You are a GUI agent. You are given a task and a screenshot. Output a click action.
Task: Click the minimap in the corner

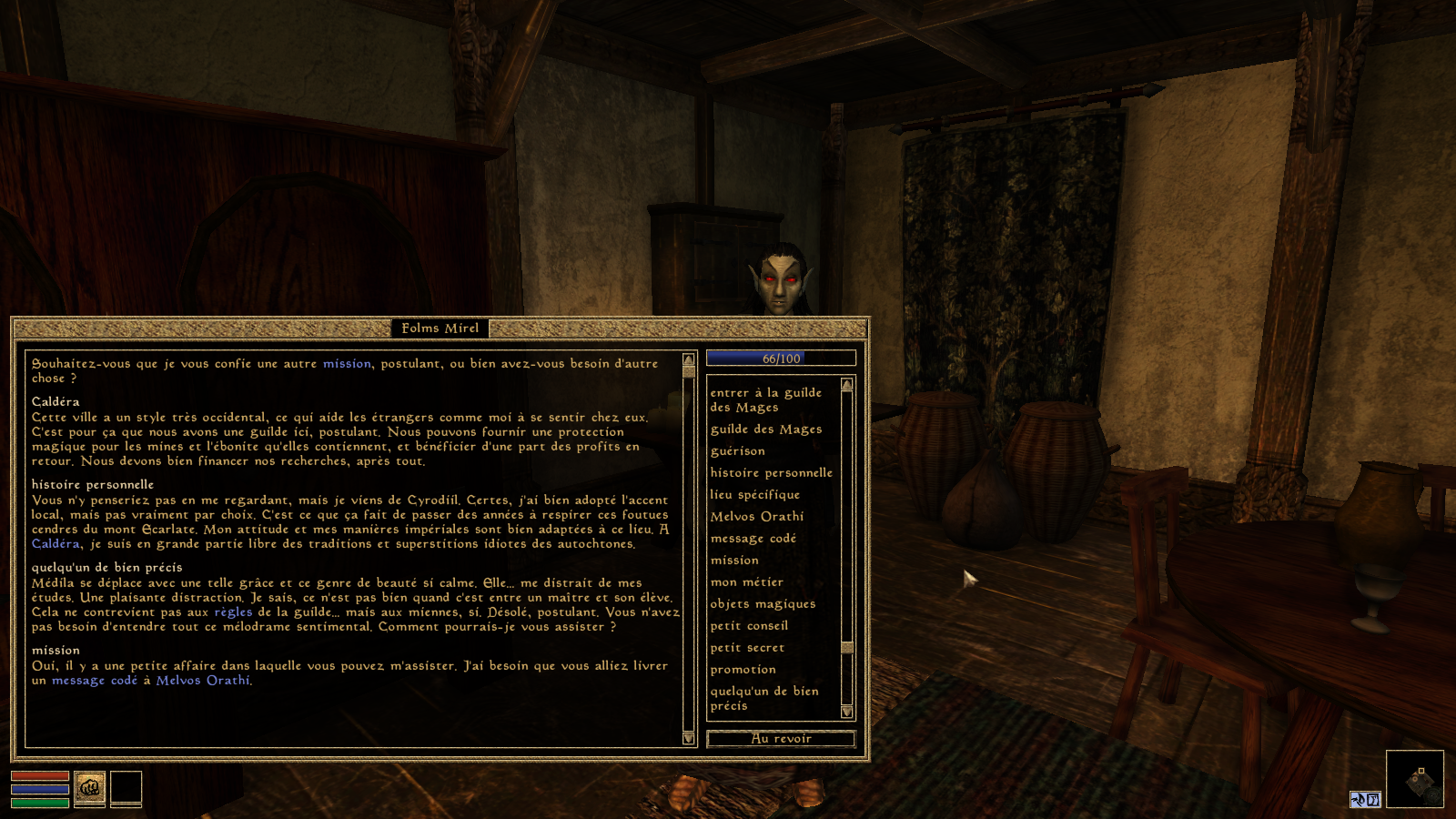pyautogui.click(x=1414, y=779)
